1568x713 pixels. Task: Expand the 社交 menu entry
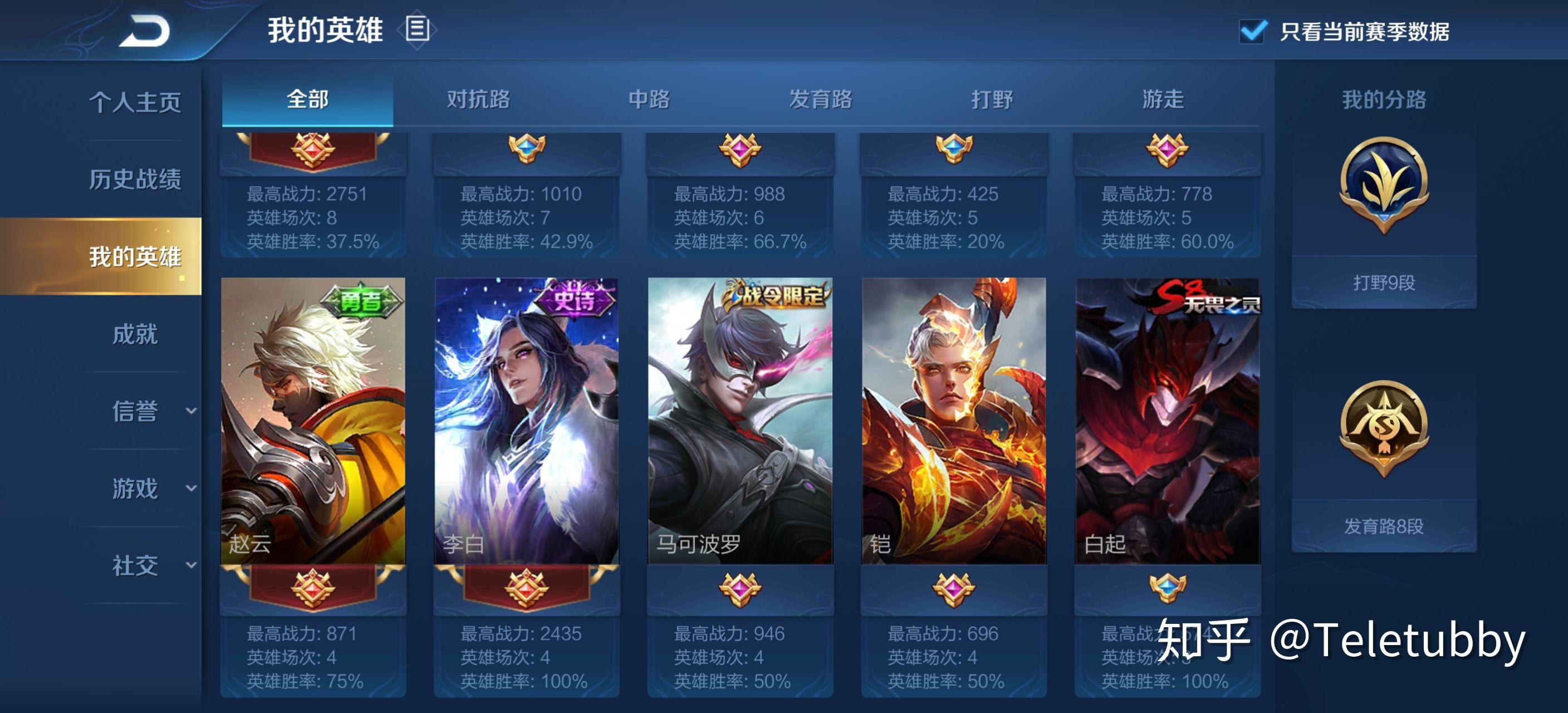click(135, 565)
